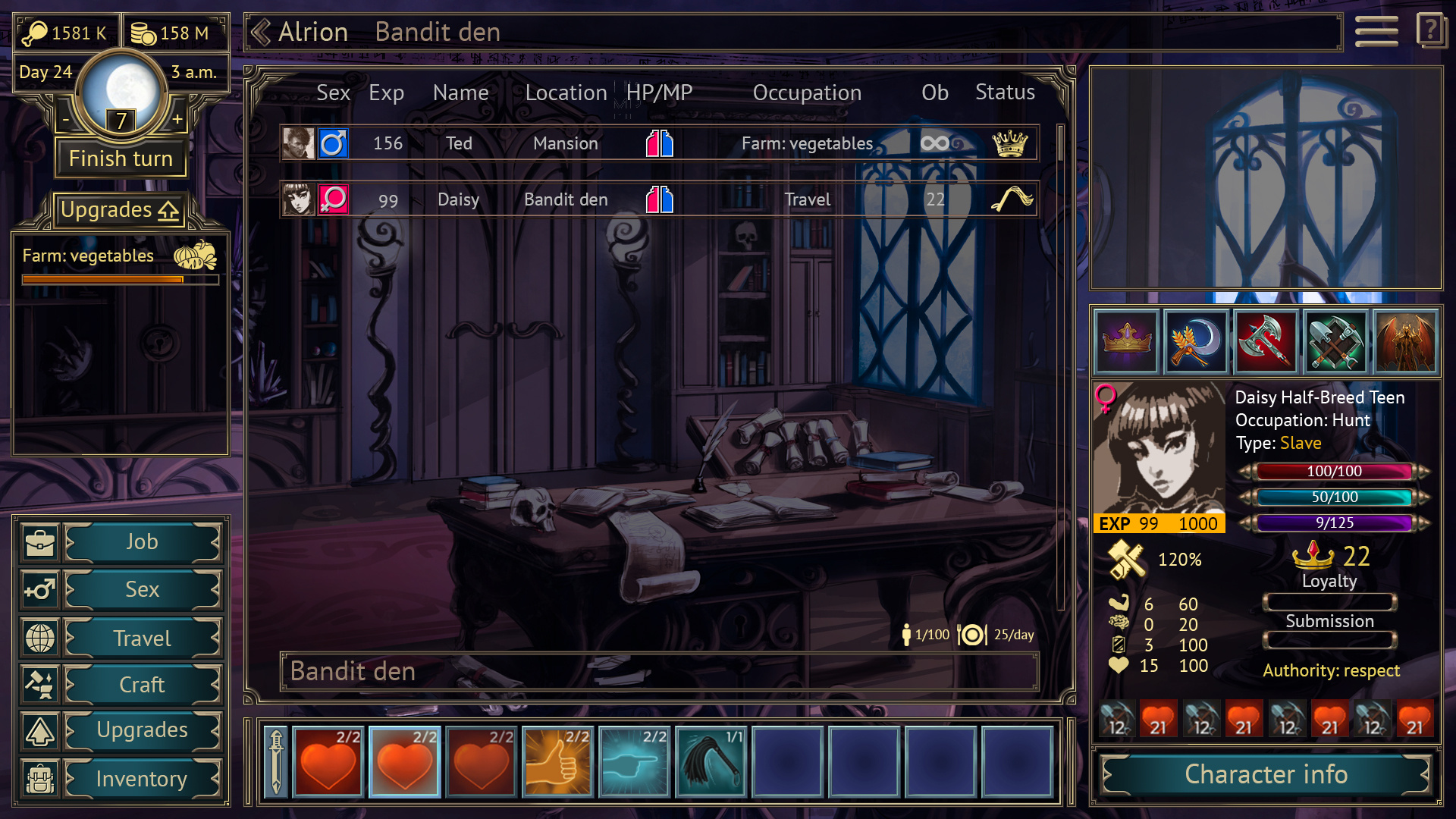The image size is (1456, 819).
Task: Click the Finish turn button
Action: (x=121, y=158)
